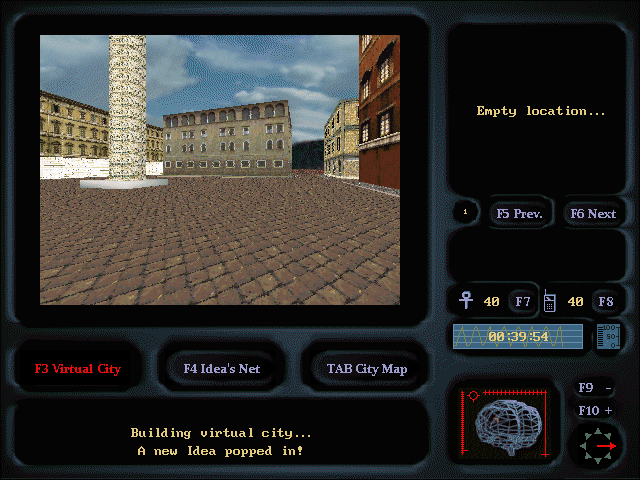Increase with the F10 plus button
Image resolution: width=640 pixels, height=480 pixels.
597,410
